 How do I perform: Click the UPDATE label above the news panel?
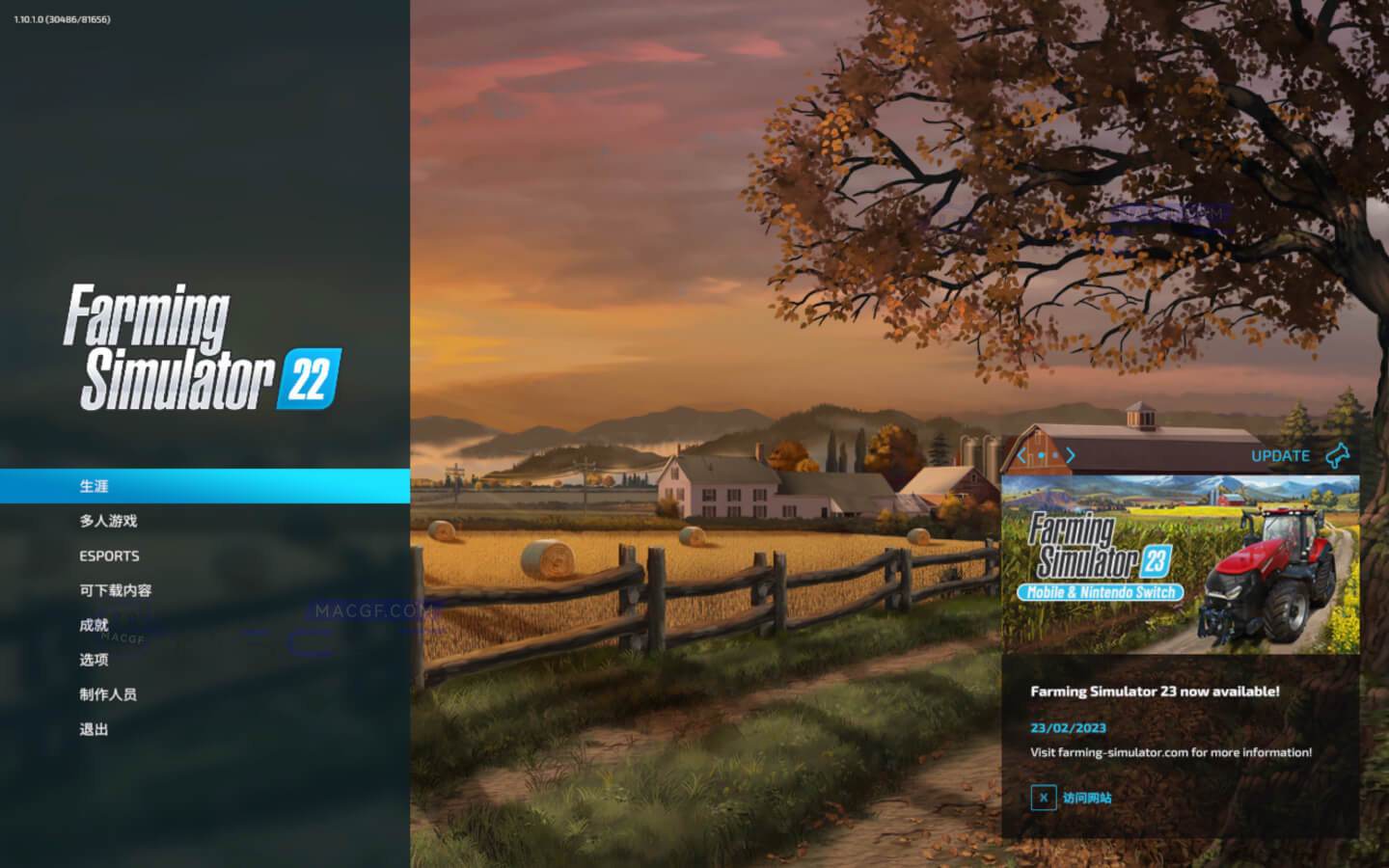pyautogui.click(x=1280, y=455)
